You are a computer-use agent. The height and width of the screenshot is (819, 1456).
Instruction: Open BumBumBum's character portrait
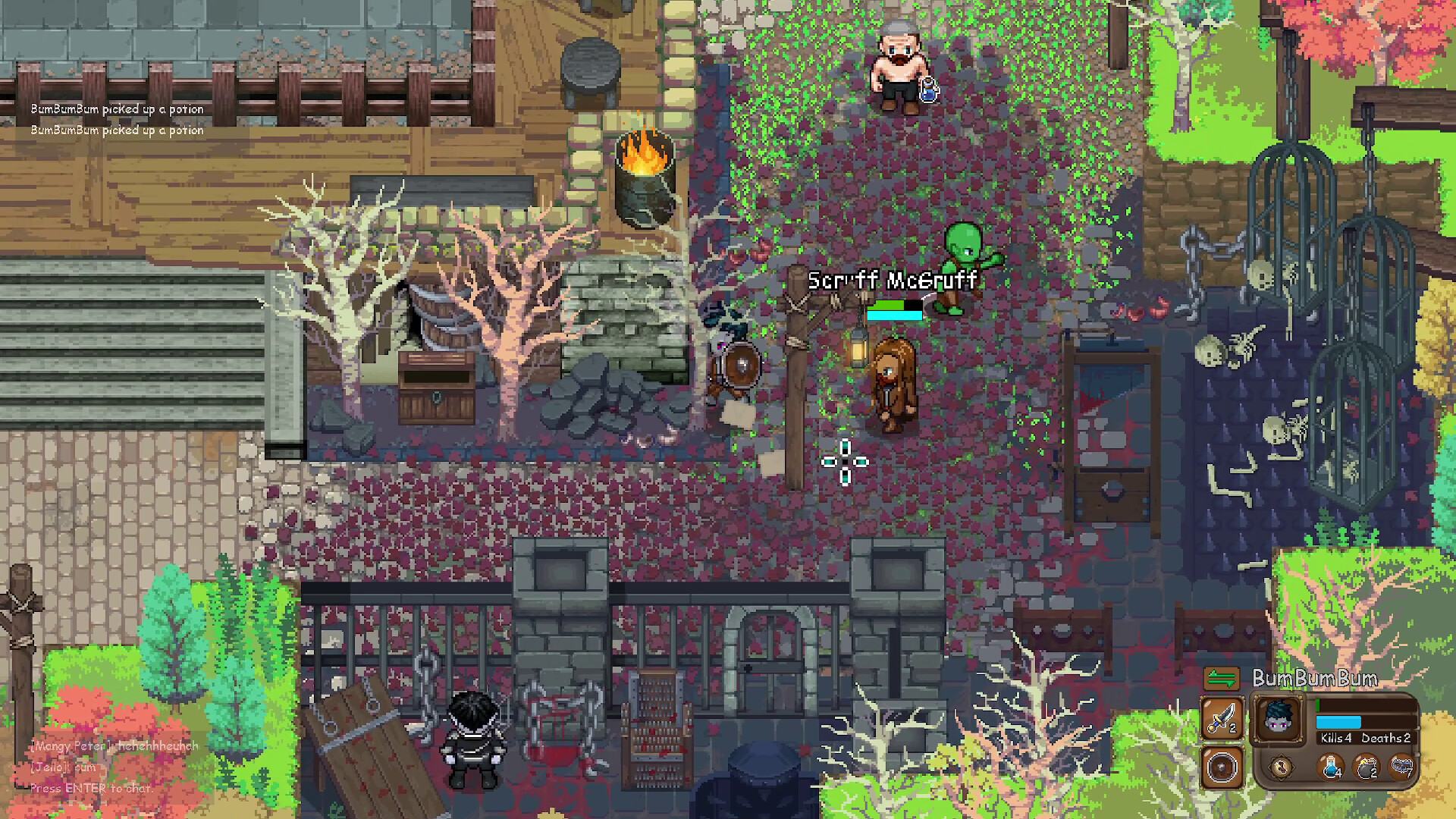click(1278, 719)
